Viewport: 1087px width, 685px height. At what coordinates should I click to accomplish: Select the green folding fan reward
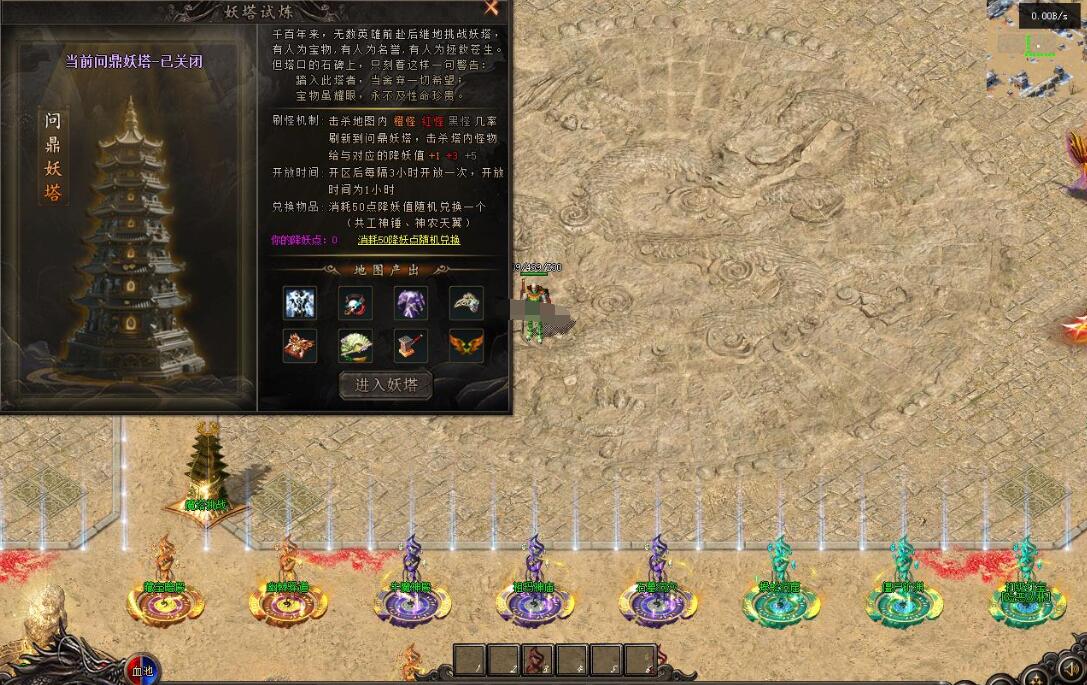[x=355, y=345]
